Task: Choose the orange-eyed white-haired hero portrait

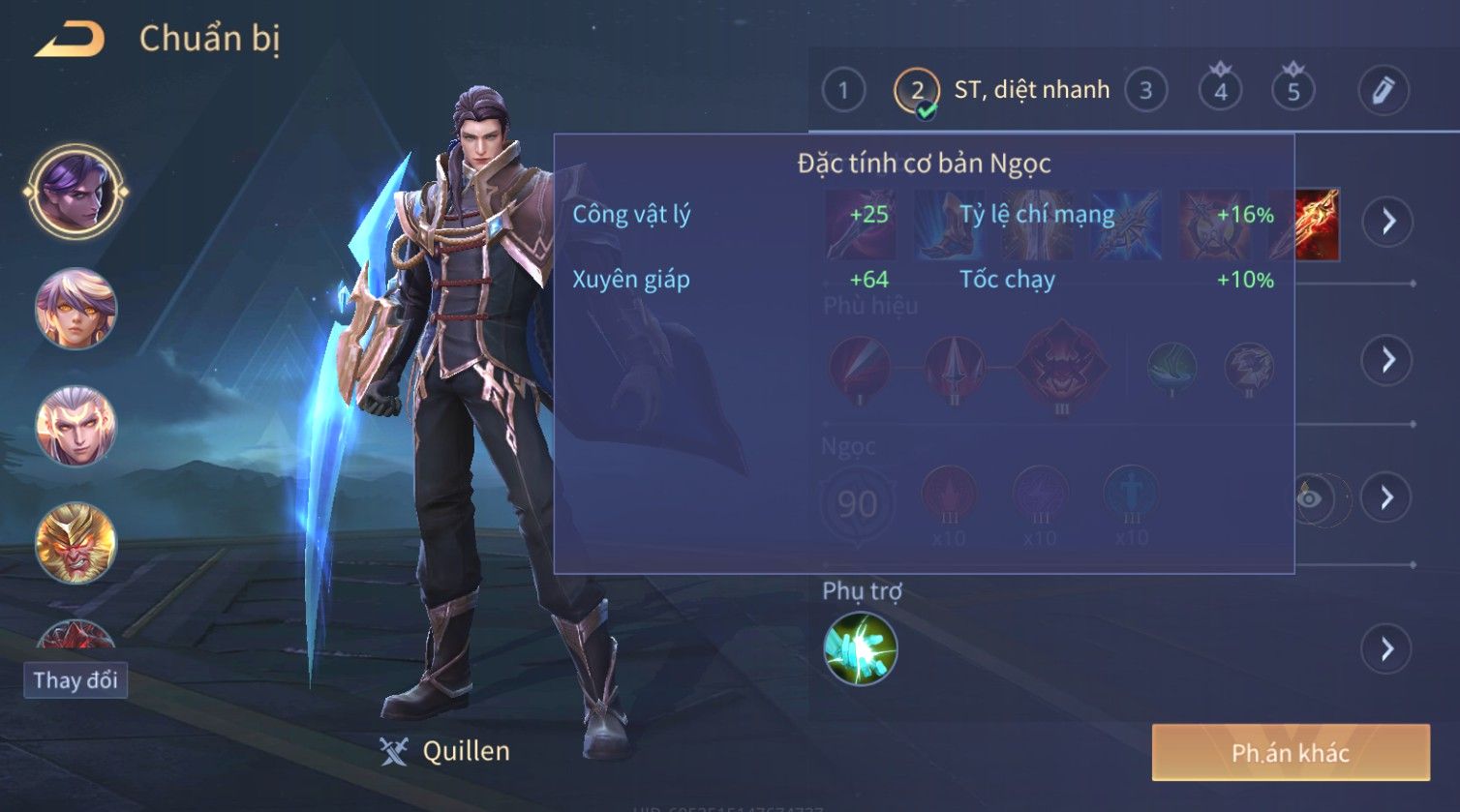Action: 76,309
